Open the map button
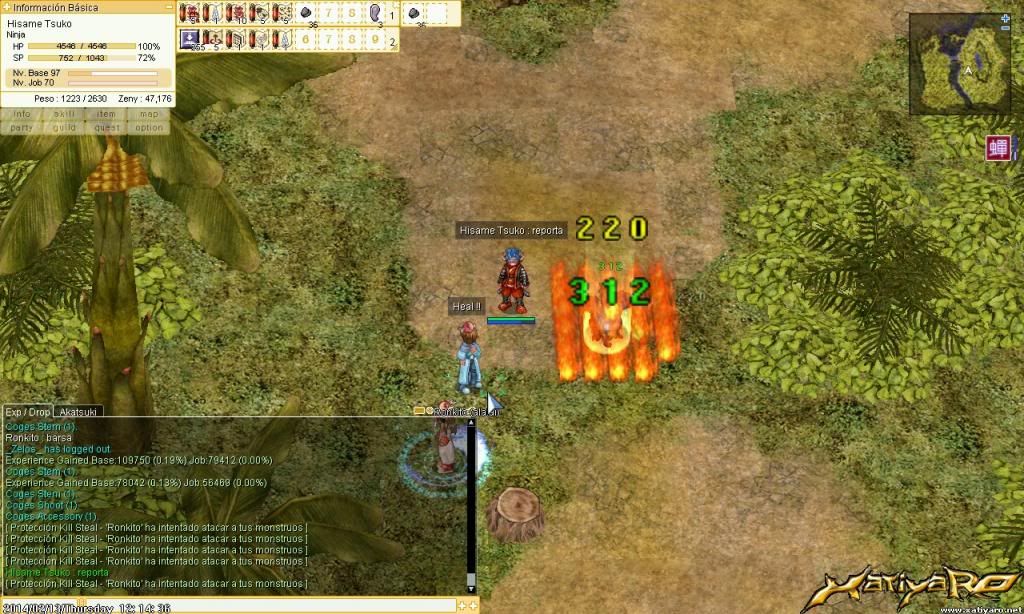Viewport: 1024px width, 614px height. point(149,114)
